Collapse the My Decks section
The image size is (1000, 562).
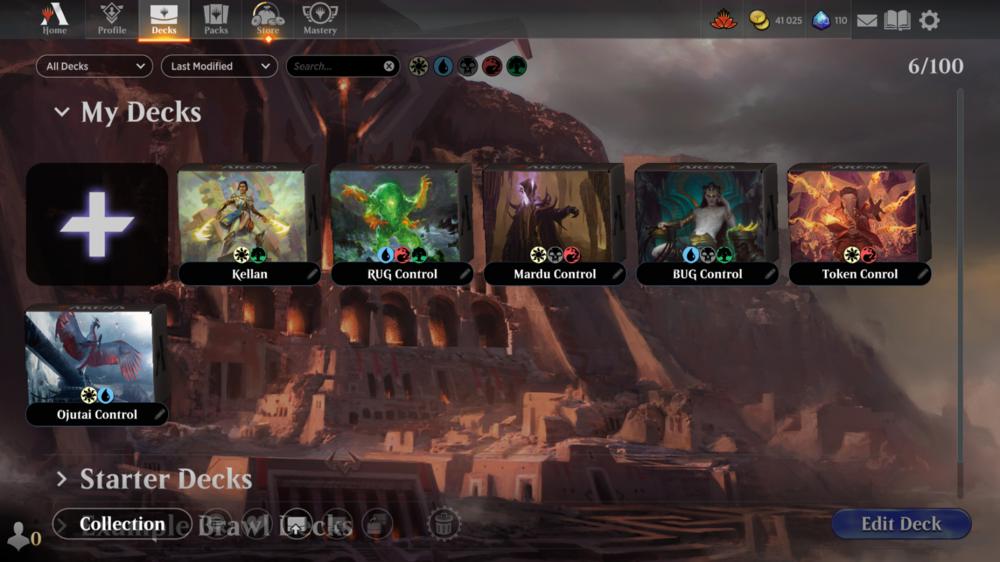click(x=62, y=113)
